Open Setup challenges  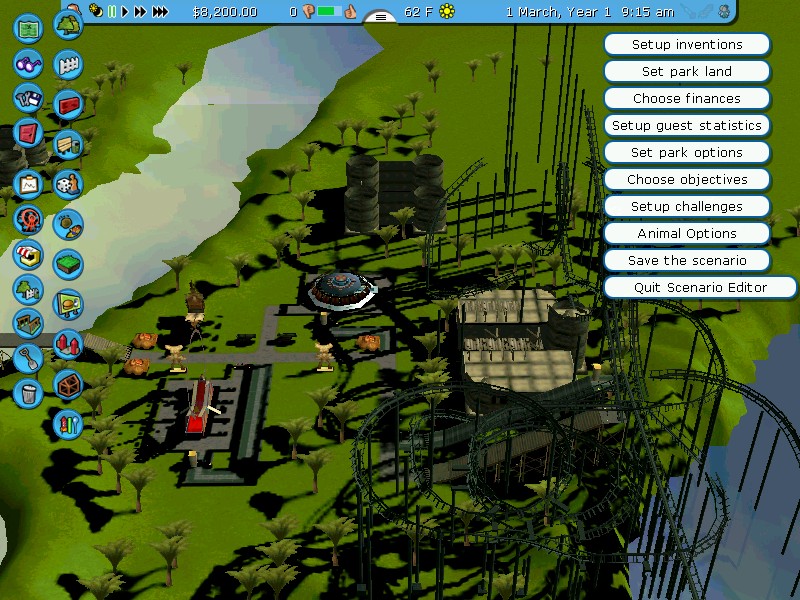tap(687, 207)
